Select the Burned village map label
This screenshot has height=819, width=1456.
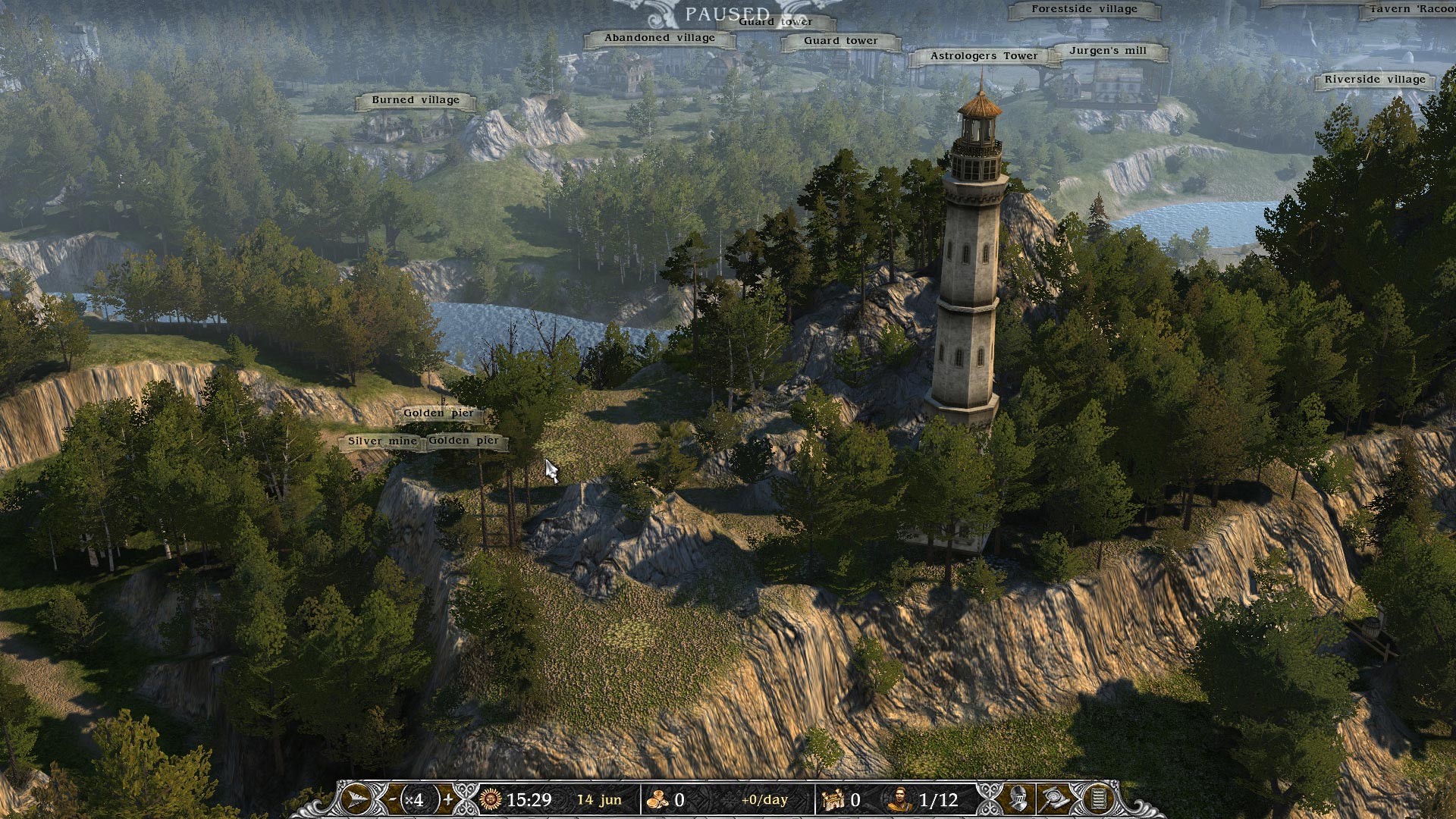(416, 100)
